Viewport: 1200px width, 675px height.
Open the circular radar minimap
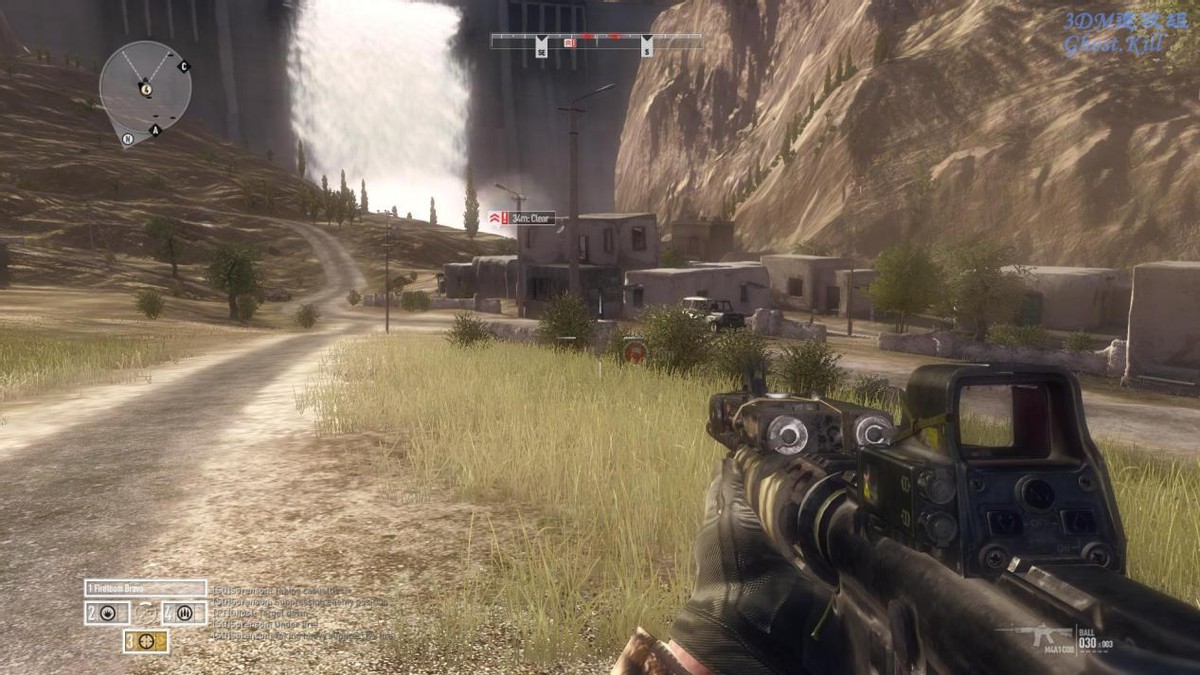(145, 88)
